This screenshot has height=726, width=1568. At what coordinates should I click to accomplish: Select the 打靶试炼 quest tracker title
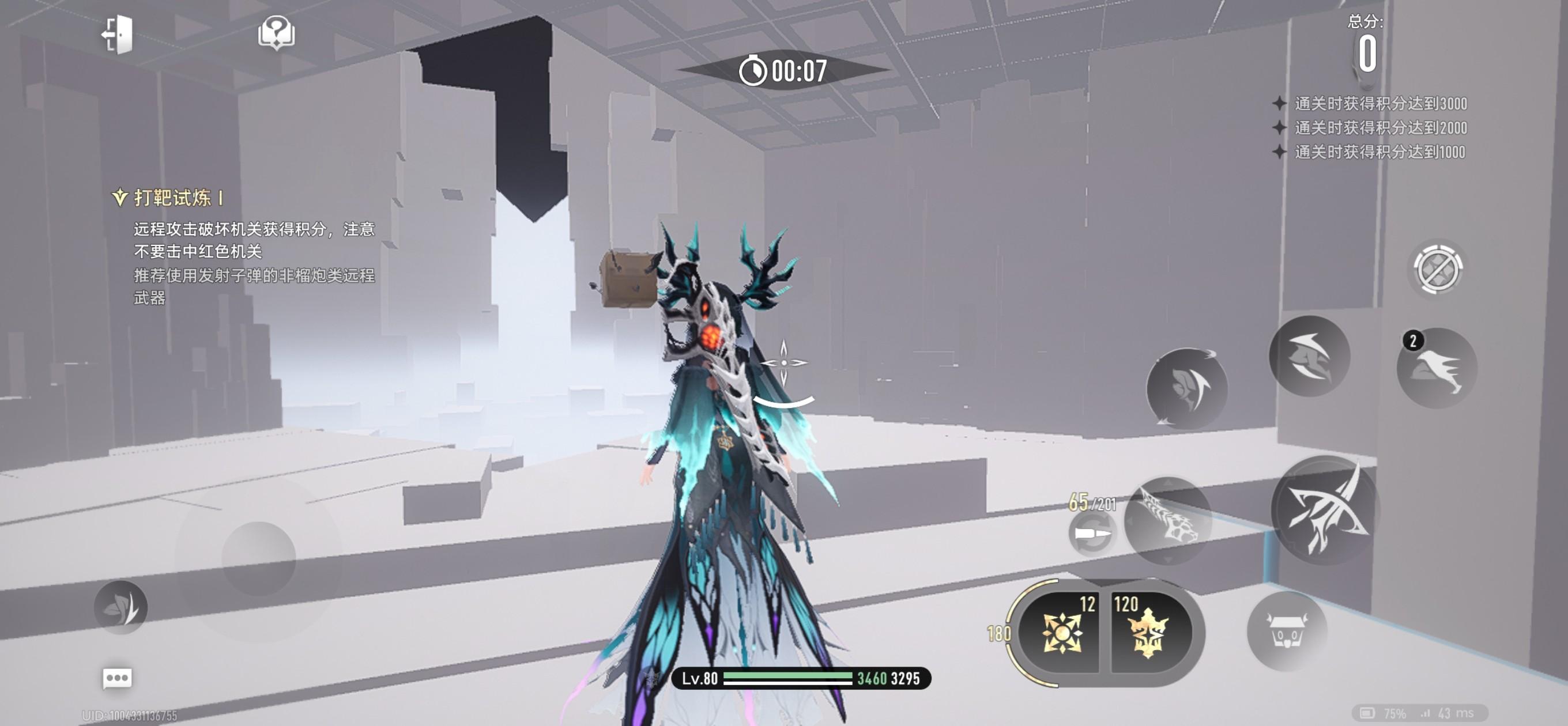[171, 198]
